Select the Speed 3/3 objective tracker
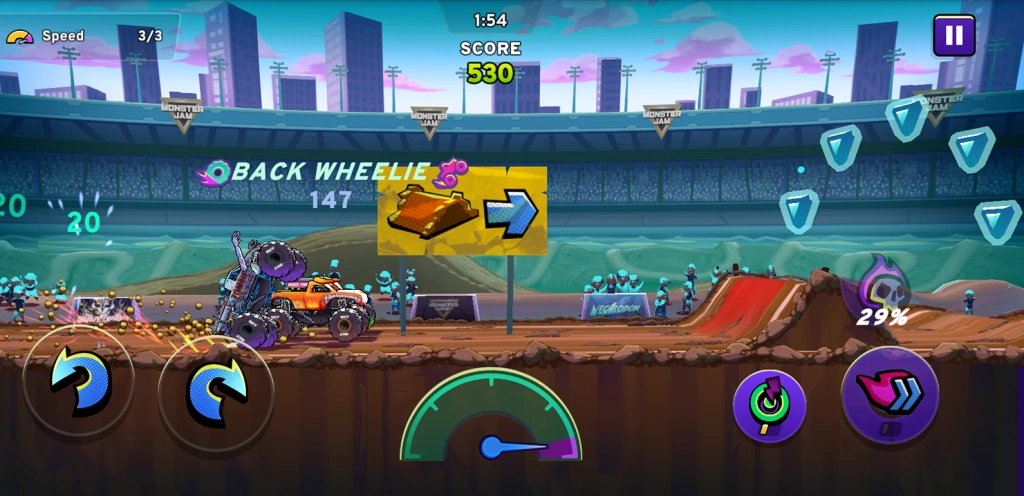 point(90,36)
